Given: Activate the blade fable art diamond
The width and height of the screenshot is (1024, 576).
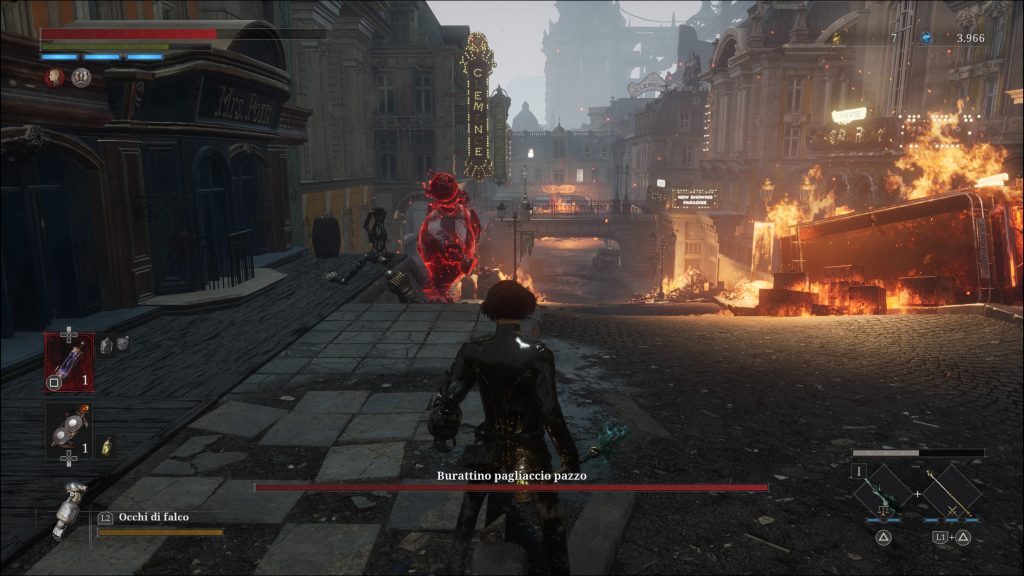Looking at the screenshot, I should (883, 491).
